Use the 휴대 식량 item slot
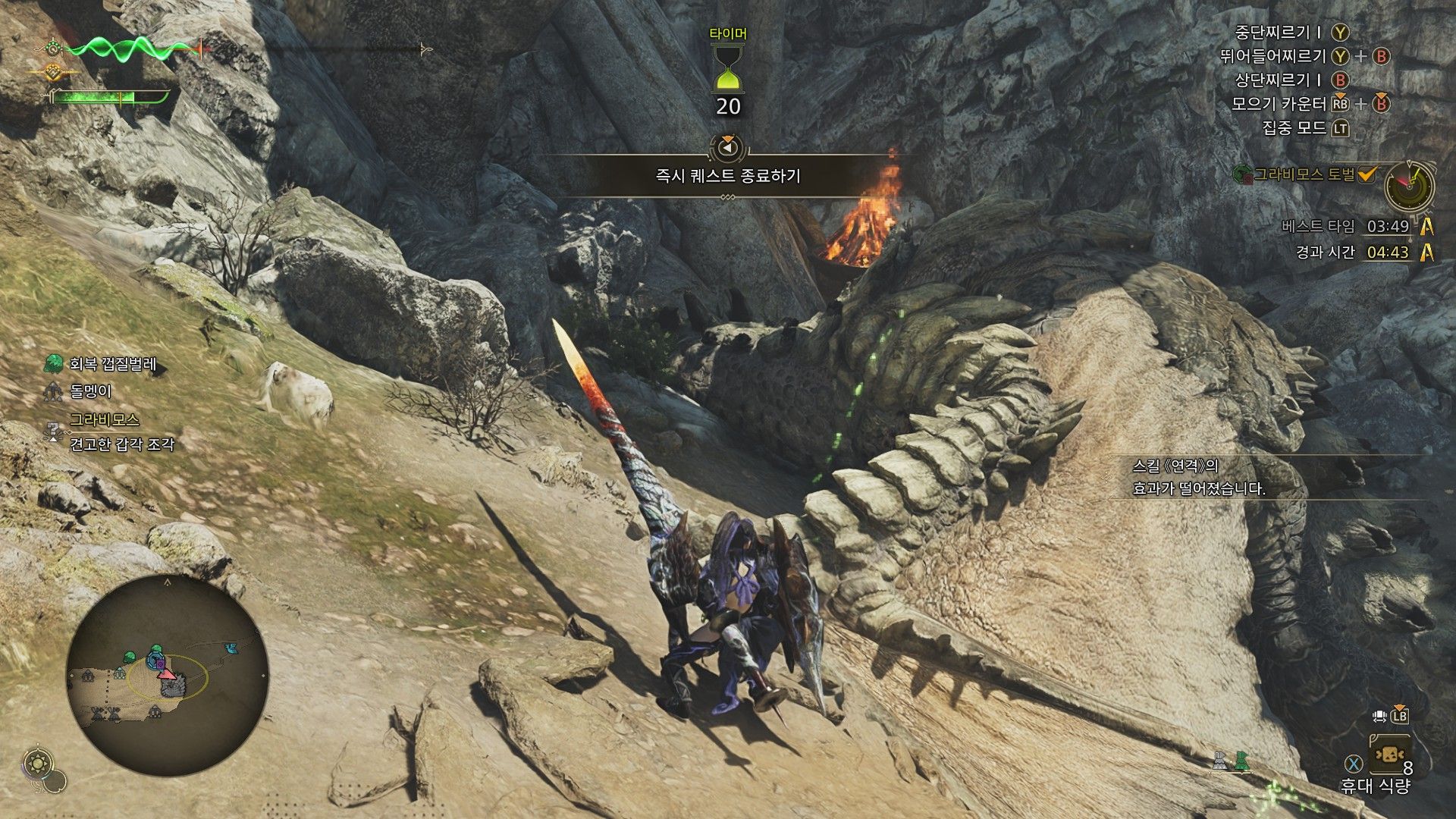1456x819 pixels. (x=1389, y=755)
